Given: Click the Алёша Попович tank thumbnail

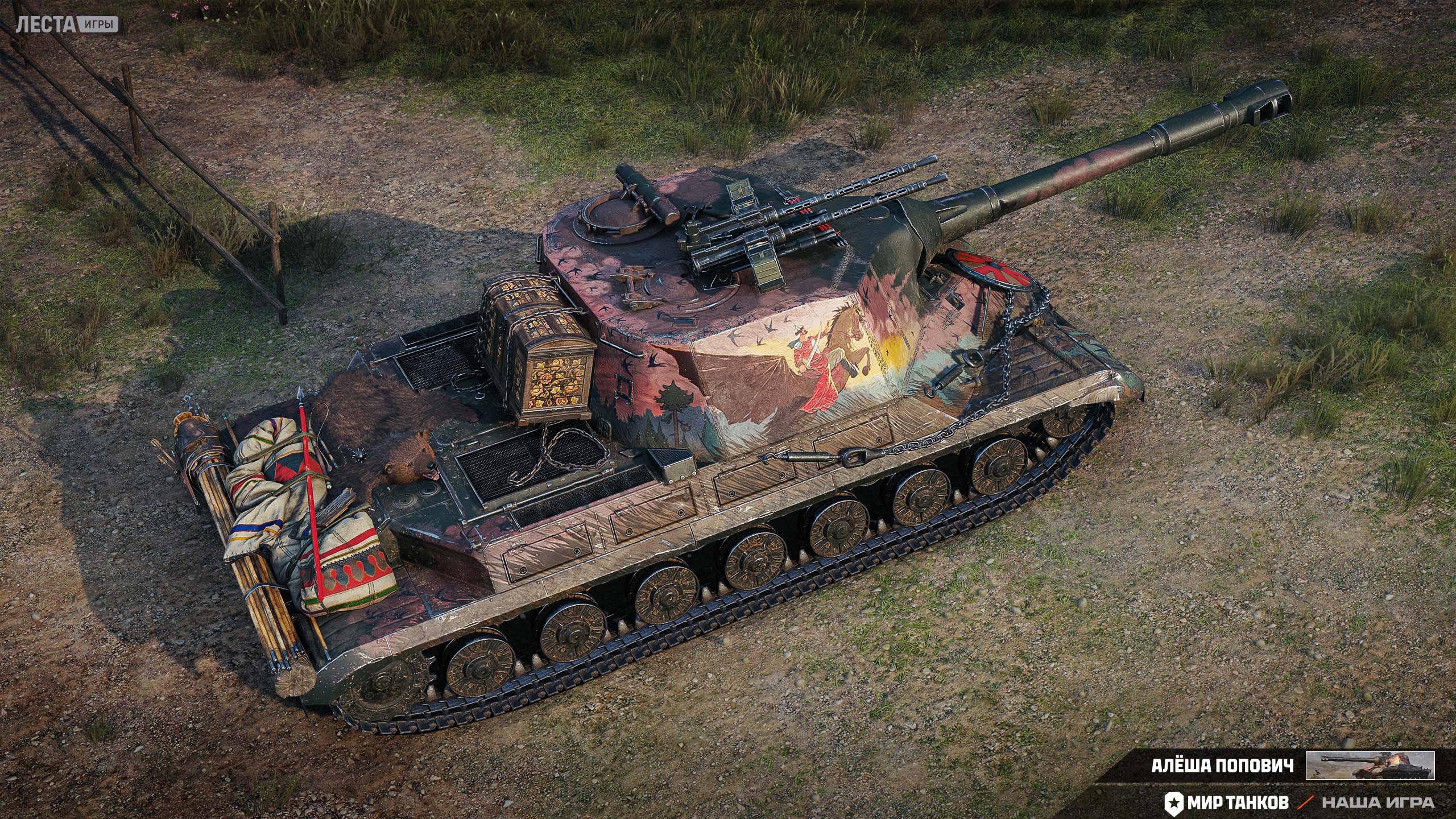Looking at the screenshot, I should pyautogui.click(x=1370, y=765).
